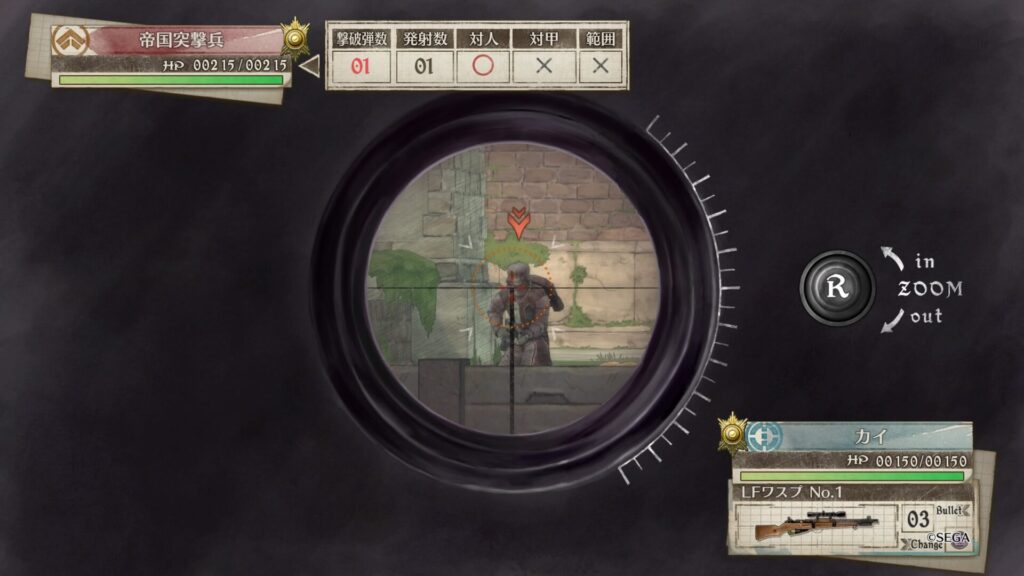The image size is (1024, 576).
Task: Click the shocktrooper class emblem beside 帝国突撃兵
Action: (x=71, y=40)
